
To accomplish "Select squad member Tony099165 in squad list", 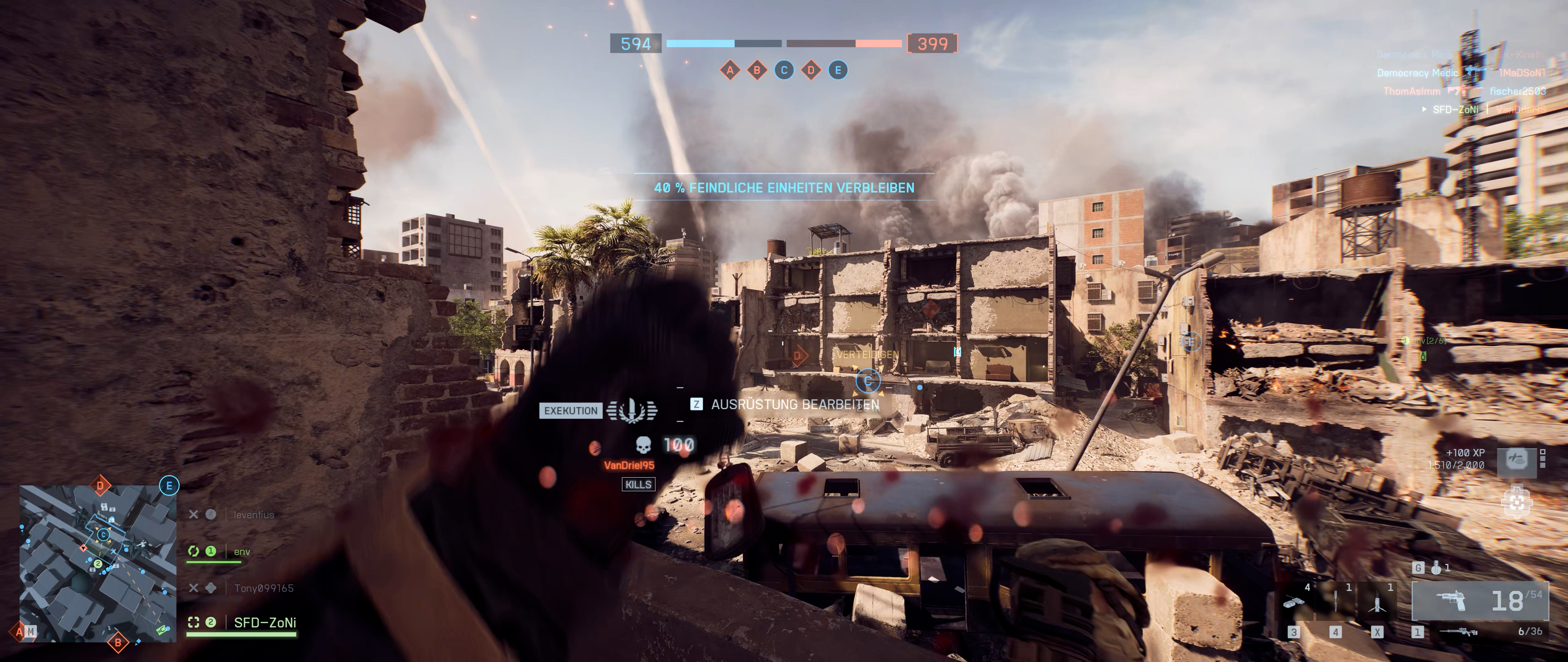I will pos(264,588).
